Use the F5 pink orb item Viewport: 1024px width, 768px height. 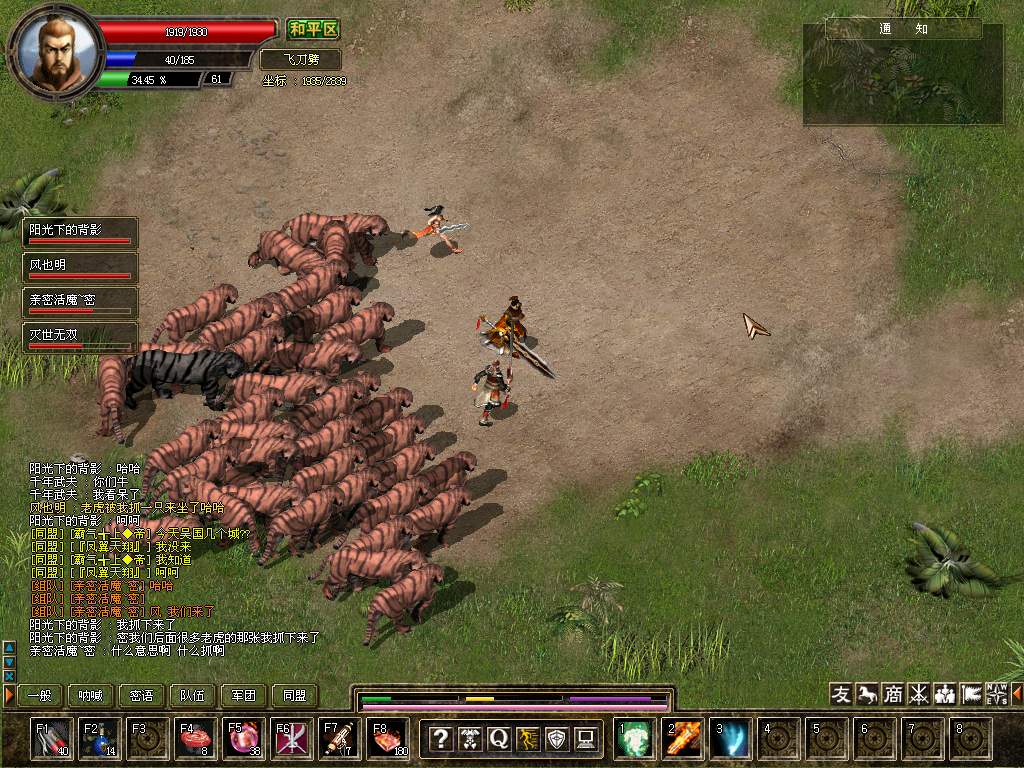pyautogui.click(x=244, y=739)
